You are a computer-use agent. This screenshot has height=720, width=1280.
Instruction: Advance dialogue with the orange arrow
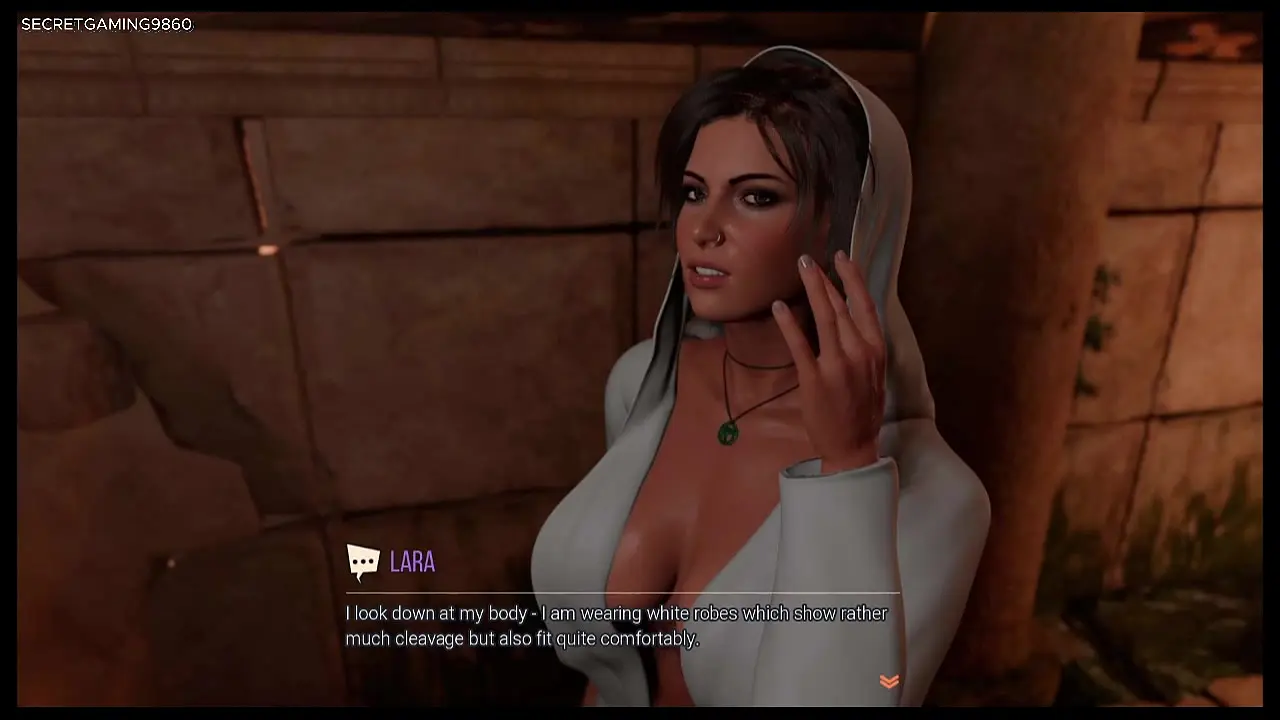(x=888, y=681)
